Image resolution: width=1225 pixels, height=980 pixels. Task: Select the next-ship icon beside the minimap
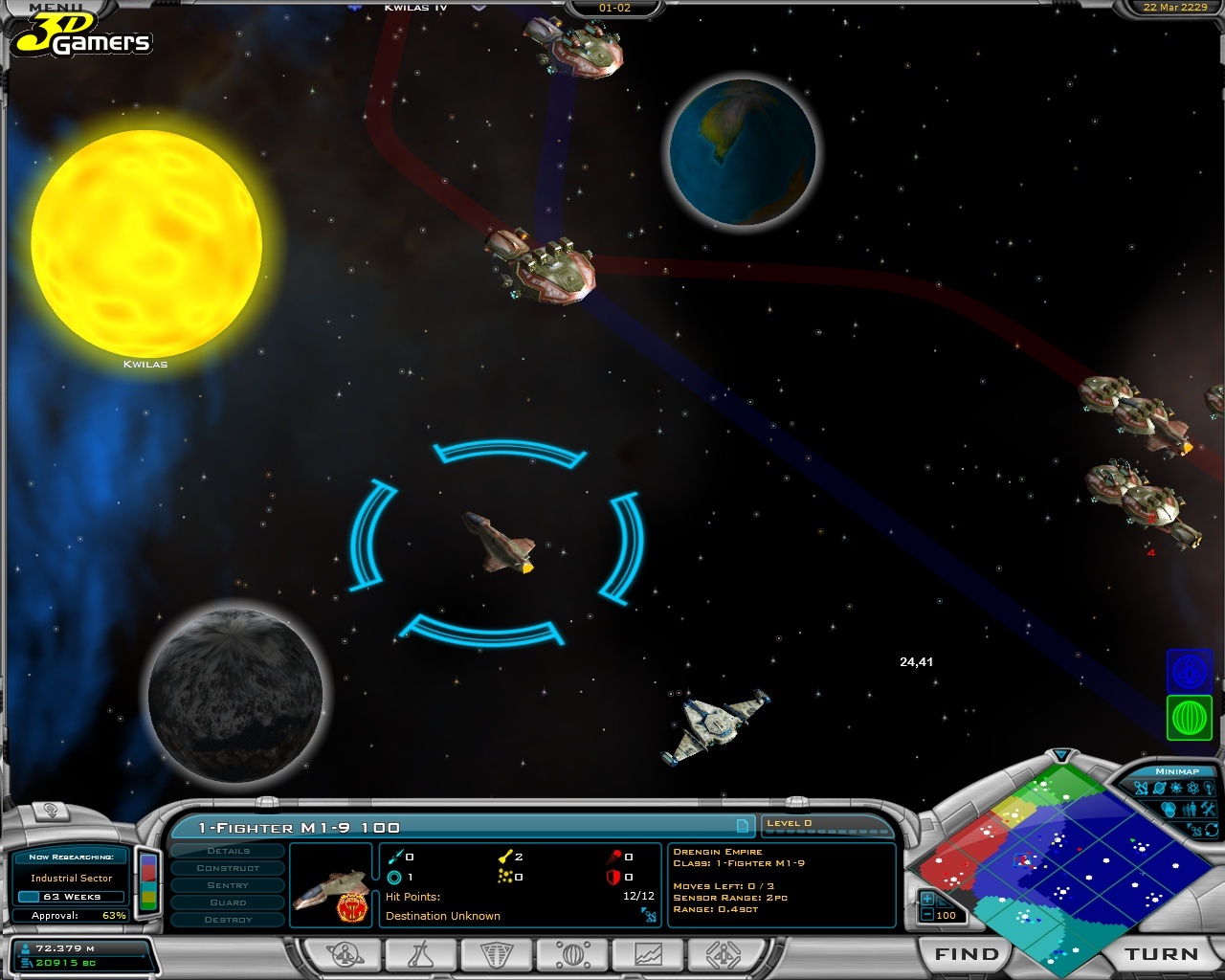(1195, 830)
